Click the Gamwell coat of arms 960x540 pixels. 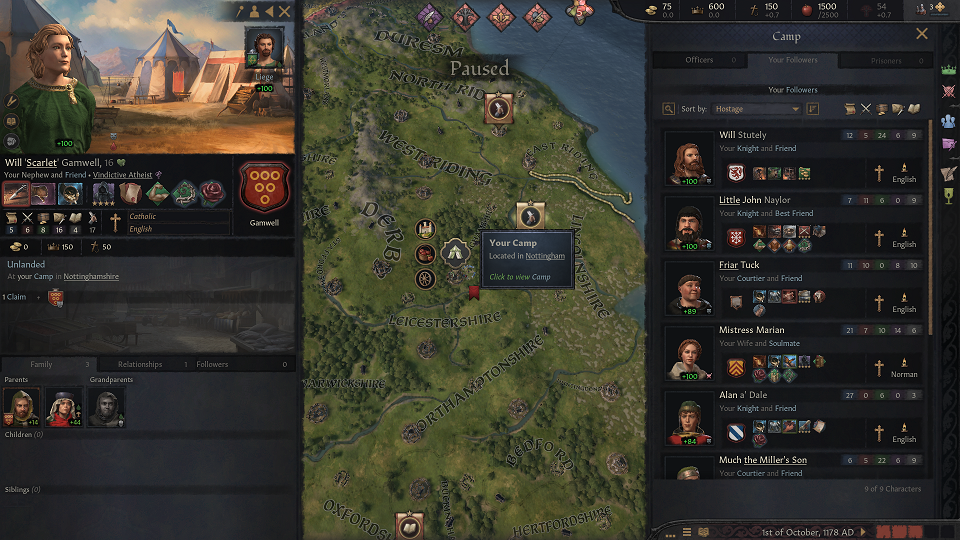click(x=264, y=187)
